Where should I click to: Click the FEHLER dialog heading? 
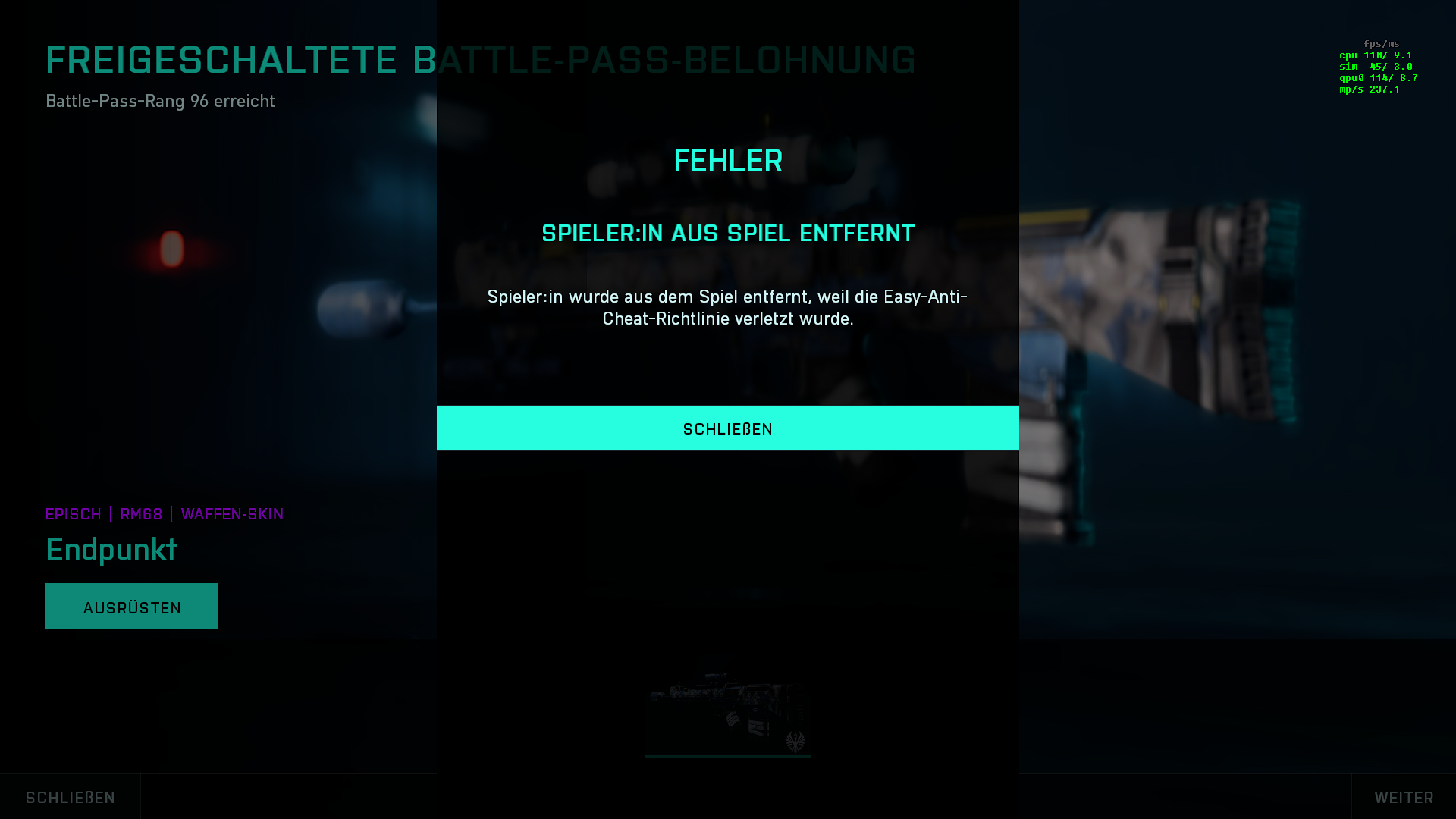(x=727, y=160)
